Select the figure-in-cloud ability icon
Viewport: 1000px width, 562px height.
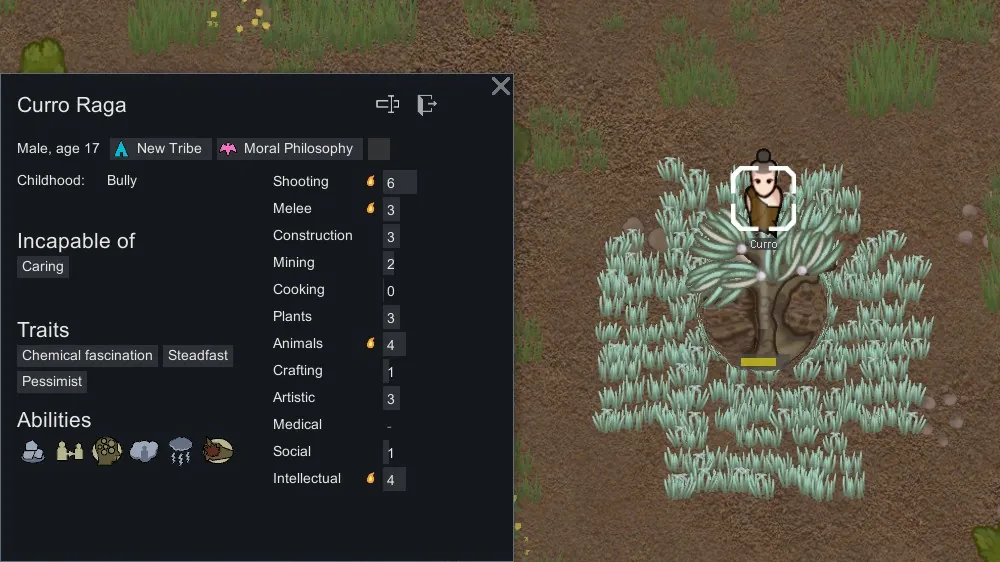pyautogui.click(x=144, y=451)
